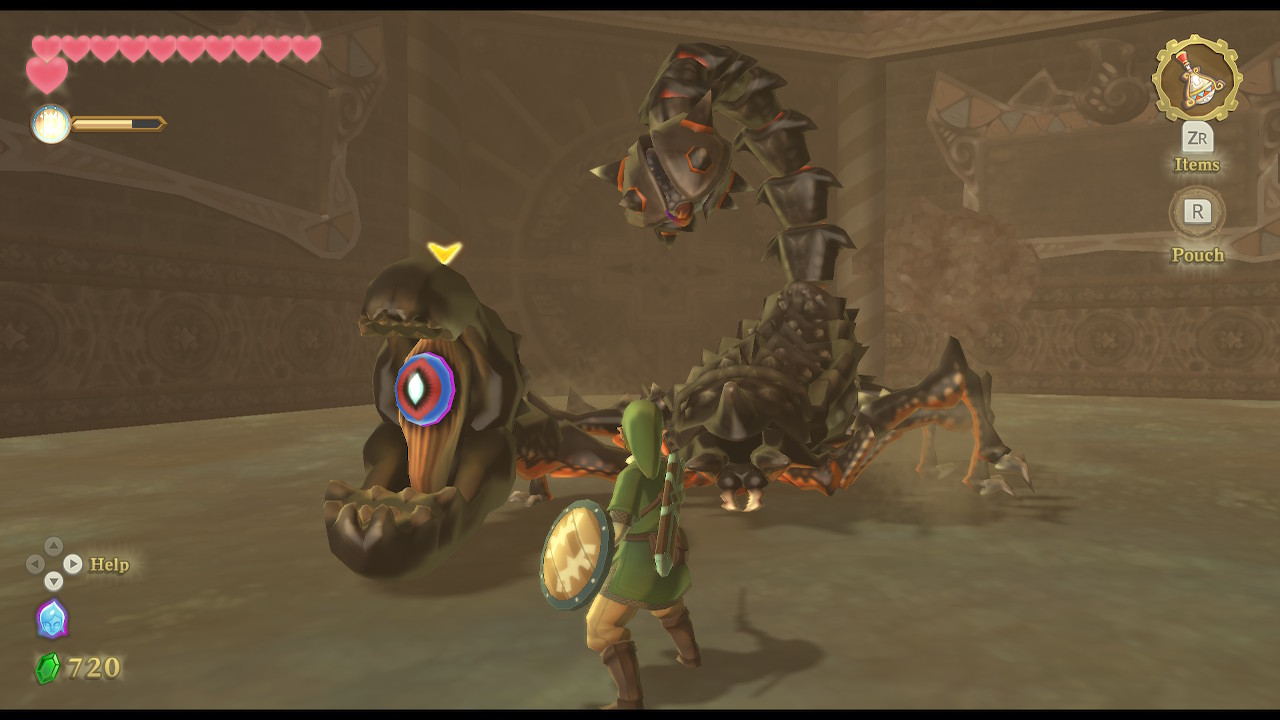
Task: Select the equipped Gust Bellows item icon
Action: click(x=1196, y=79)
